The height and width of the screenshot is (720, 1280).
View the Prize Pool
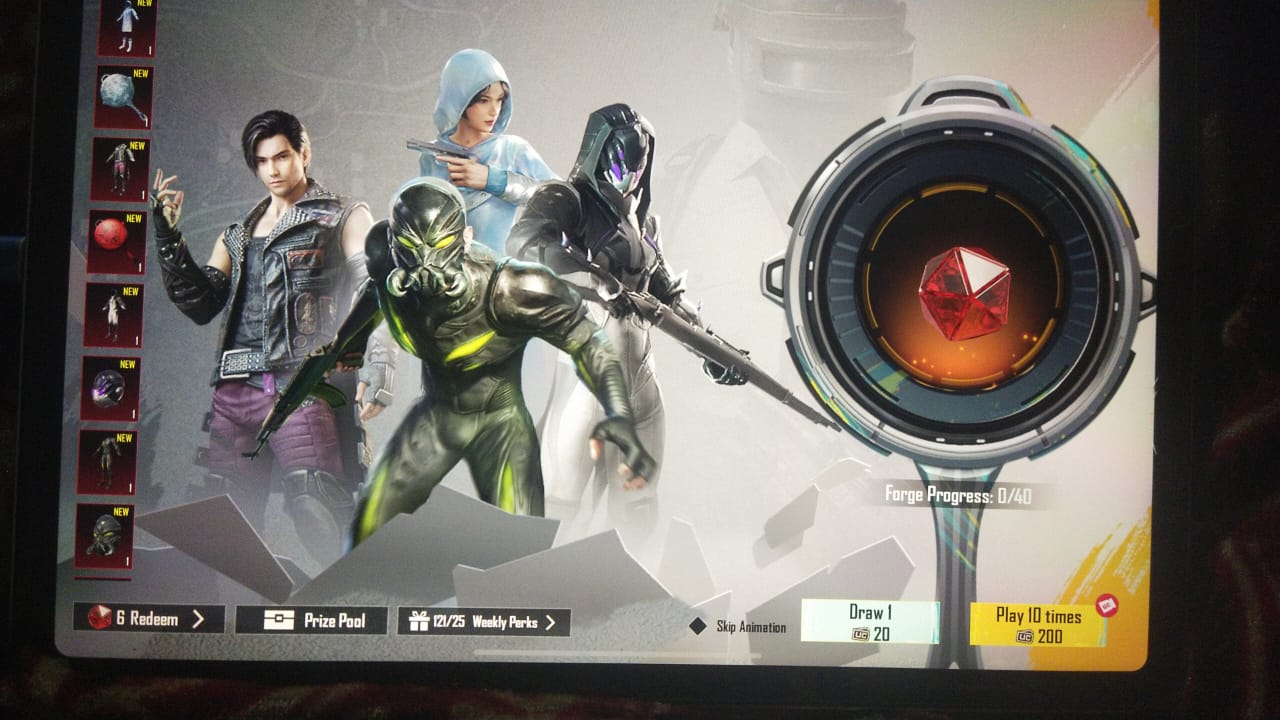click(x=311, y=621)
